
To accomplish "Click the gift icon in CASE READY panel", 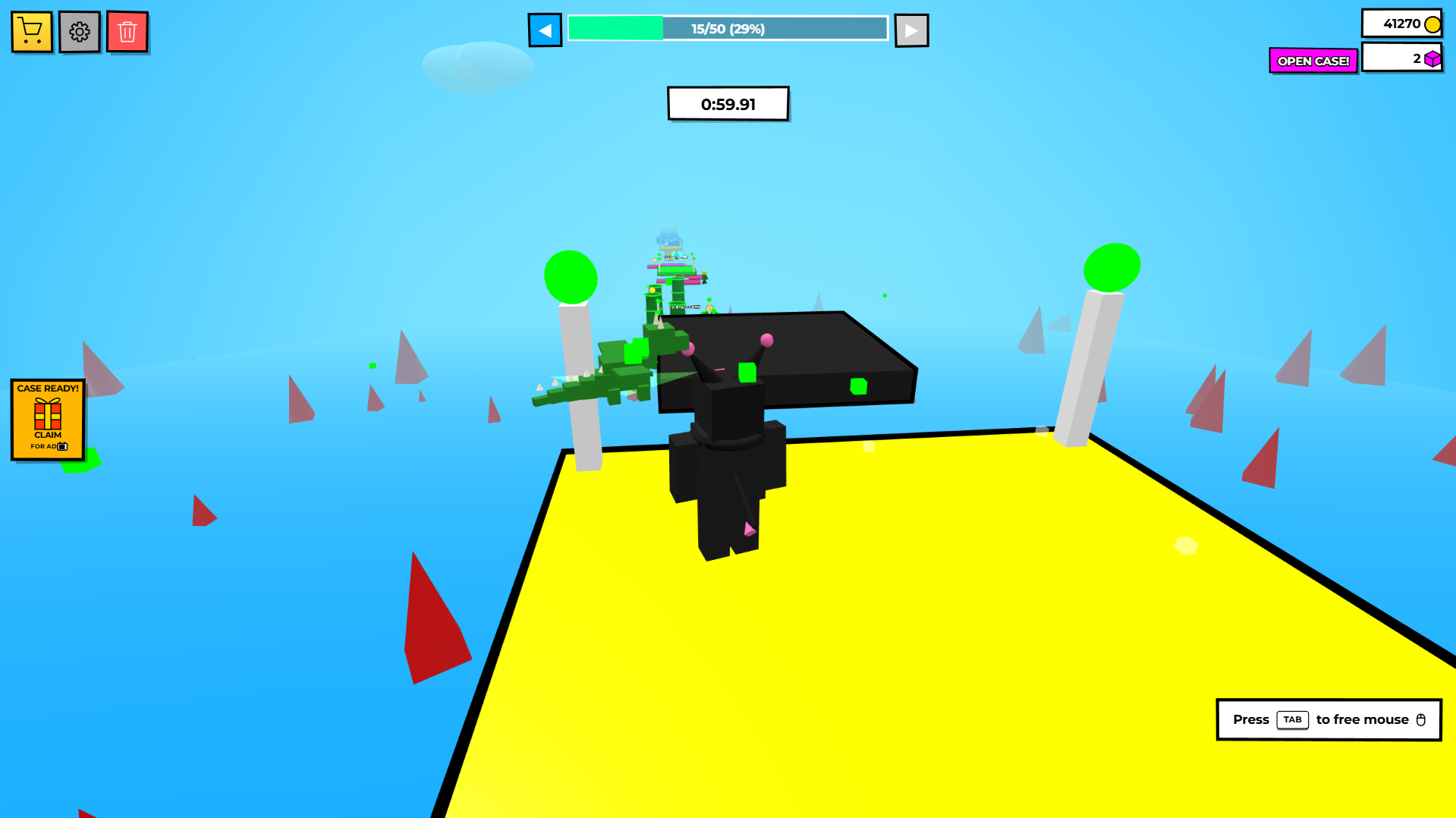I will (x=47, y=412).
